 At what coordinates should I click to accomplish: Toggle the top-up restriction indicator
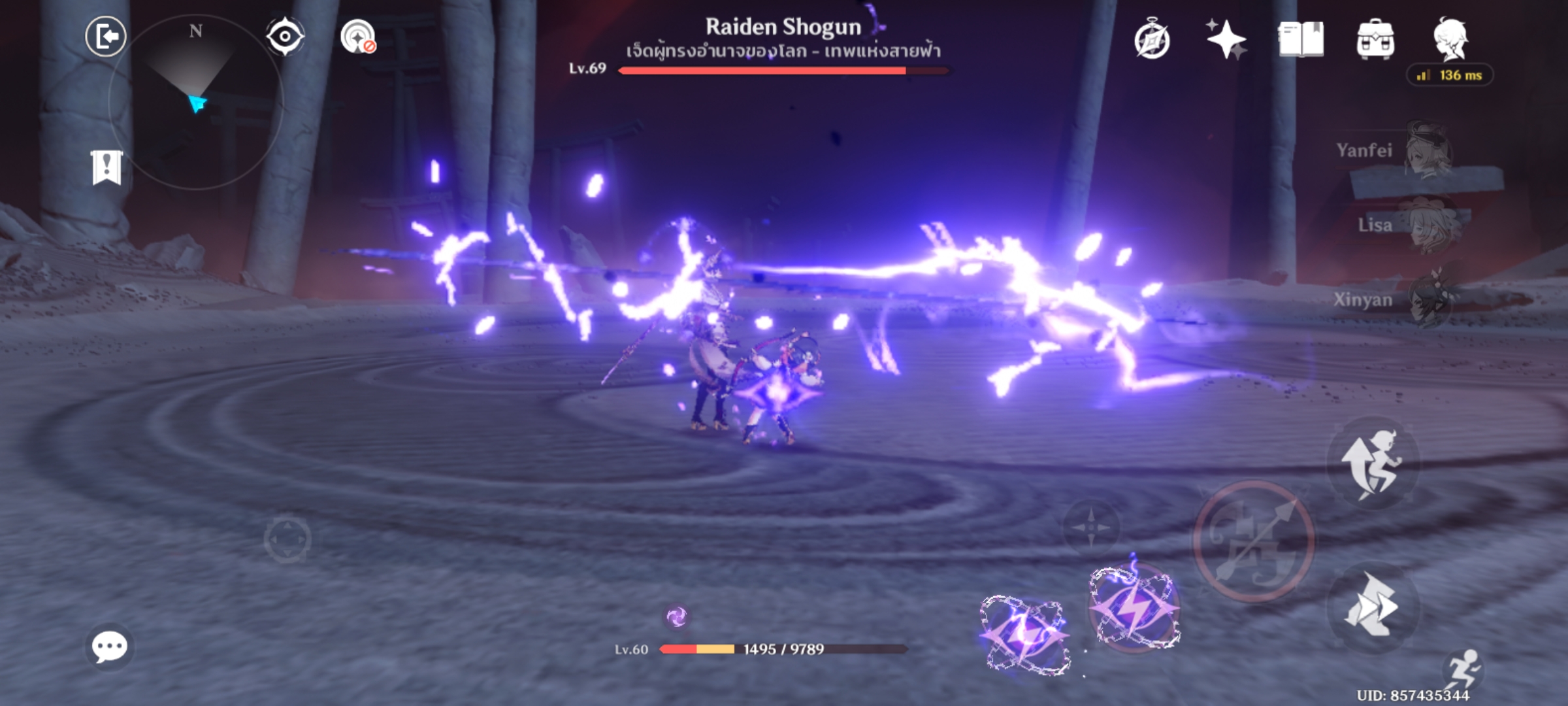(357, 37)
